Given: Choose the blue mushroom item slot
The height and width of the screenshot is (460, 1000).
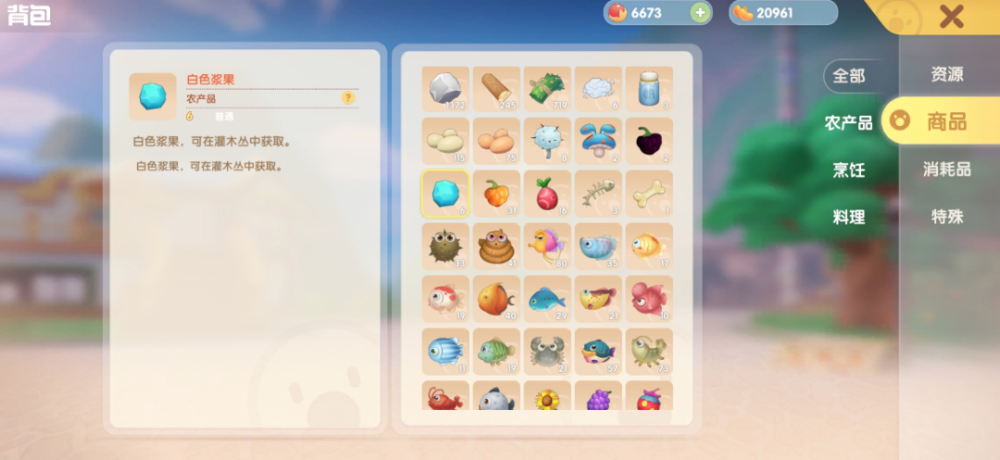Looking at the screenshot, I should (x=598, y=142).
